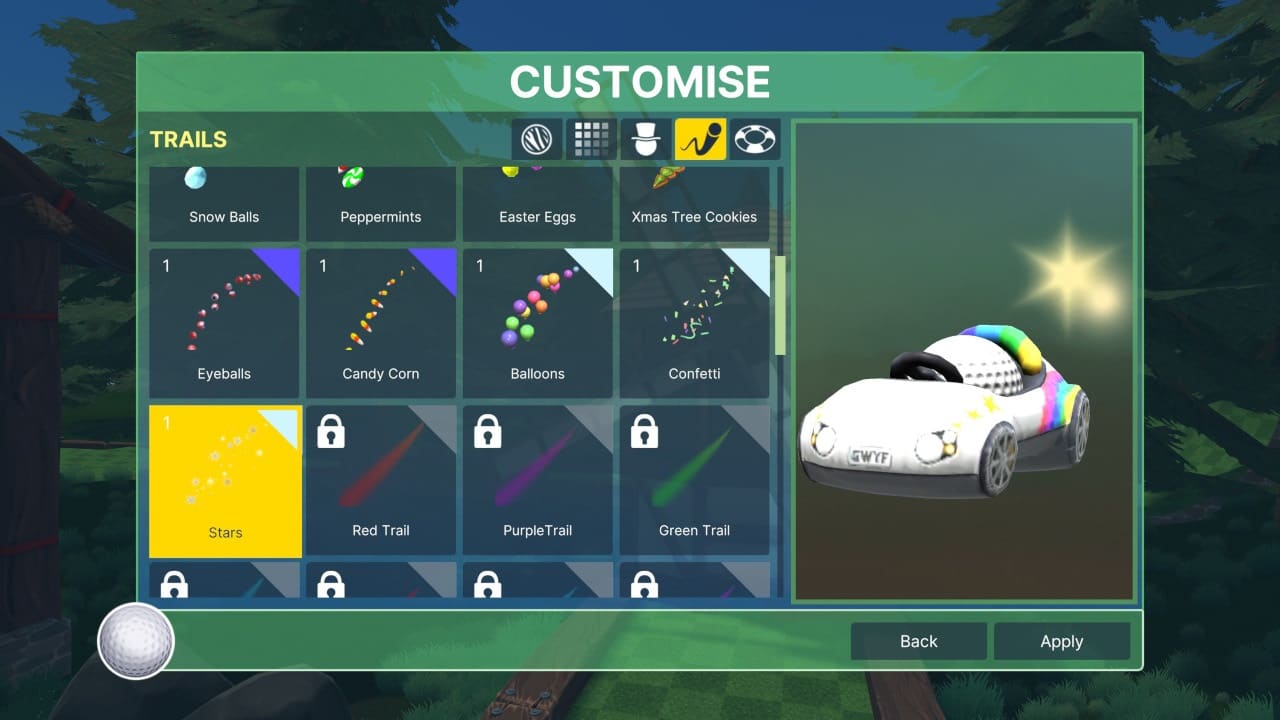
Task: Go Back from the Customise screen
Action: 917,641
